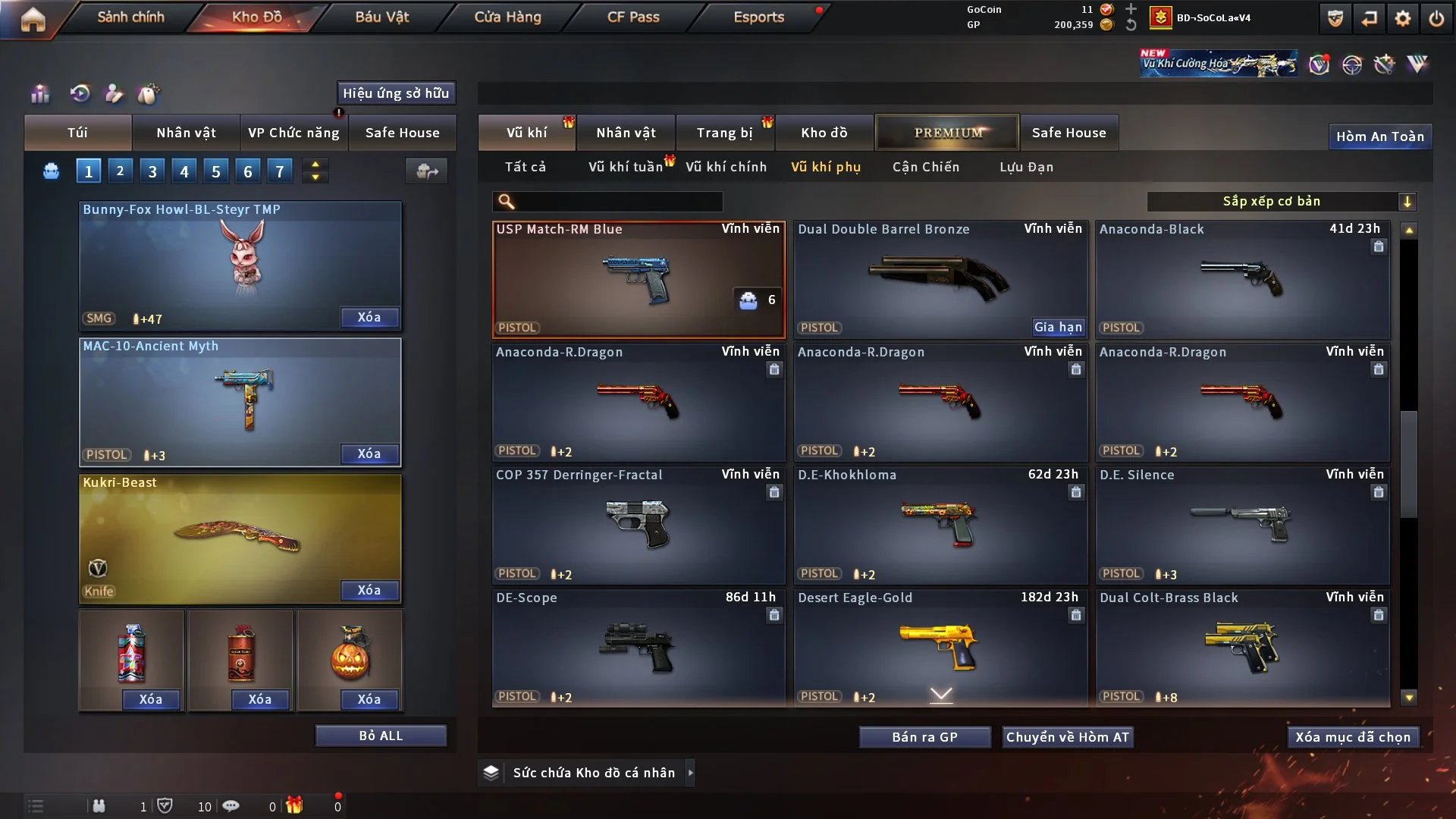Image resolution: width=1456 pixels, height=819 pixels.
Task: Mark Anaconda-Black for deletion with its trash icon
Action: (x=1378, y=246)
